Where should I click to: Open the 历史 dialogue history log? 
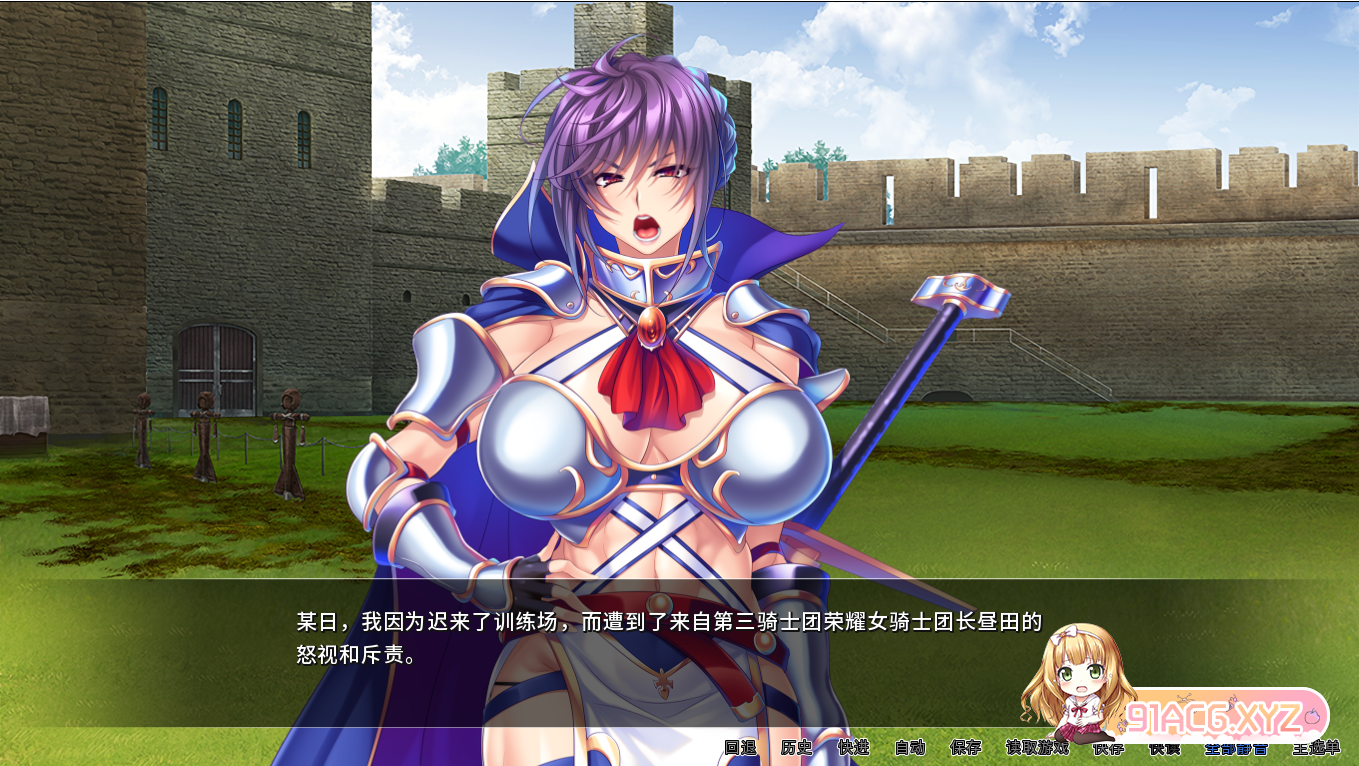tap(794, 747)
